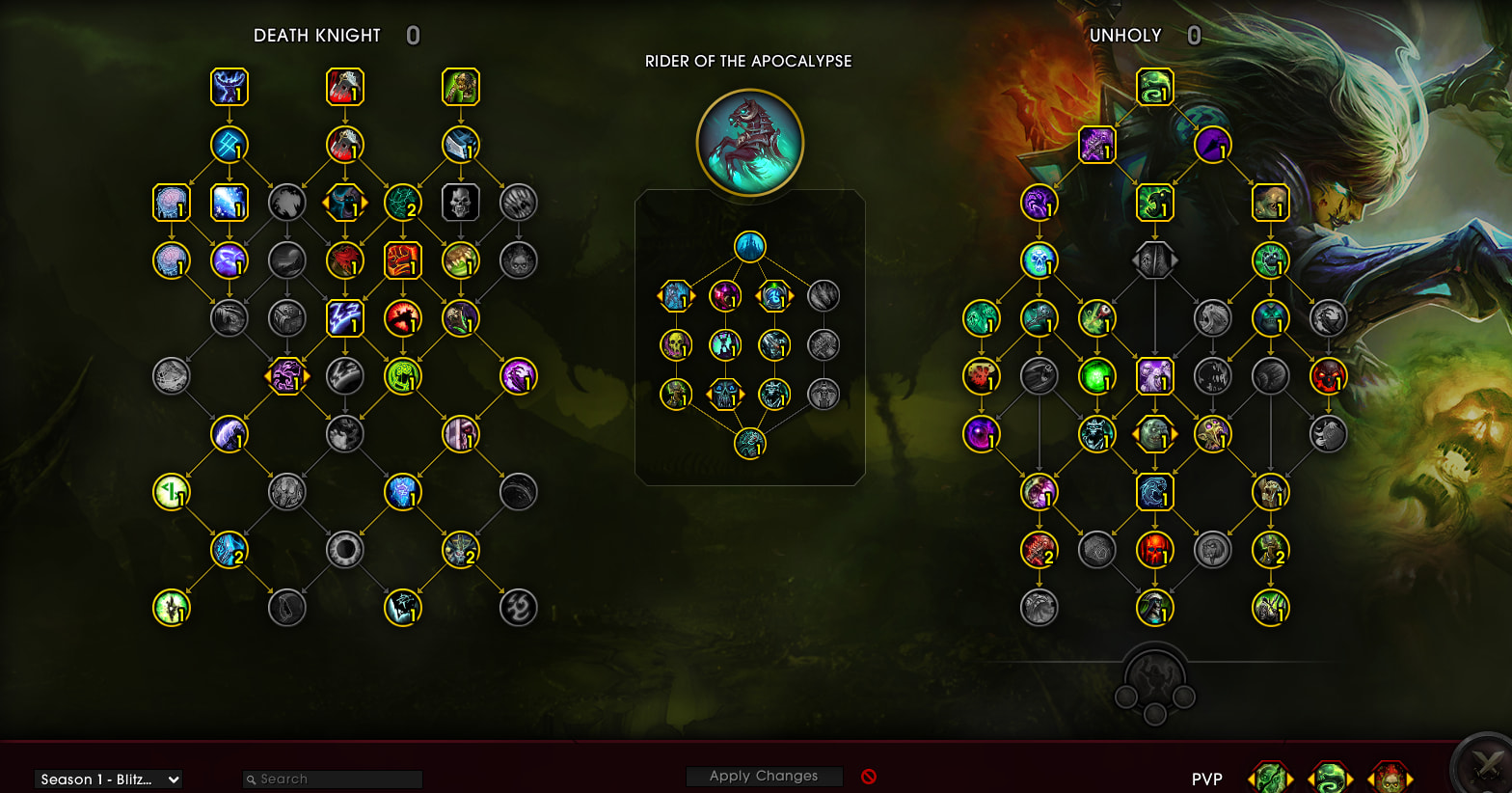Viewport: 1512px width, 793px height.
Task: Open the green swirl PVP talent slot
Action: pos(1330,778)
